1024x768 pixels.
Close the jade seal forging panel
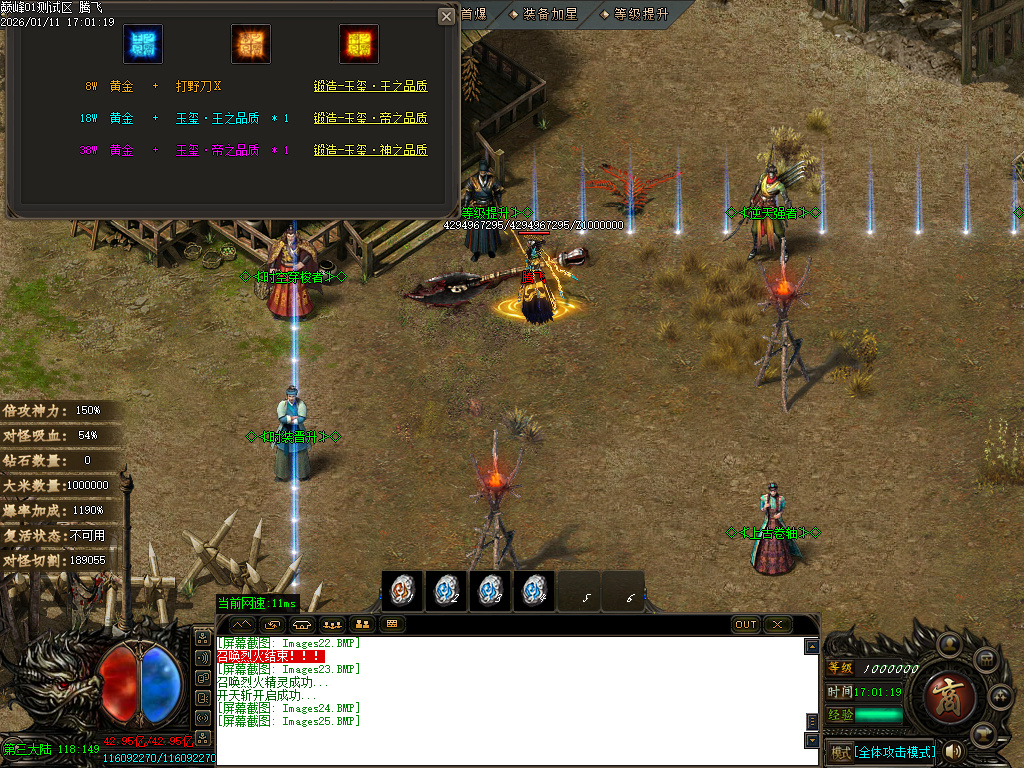pos(446,16)
